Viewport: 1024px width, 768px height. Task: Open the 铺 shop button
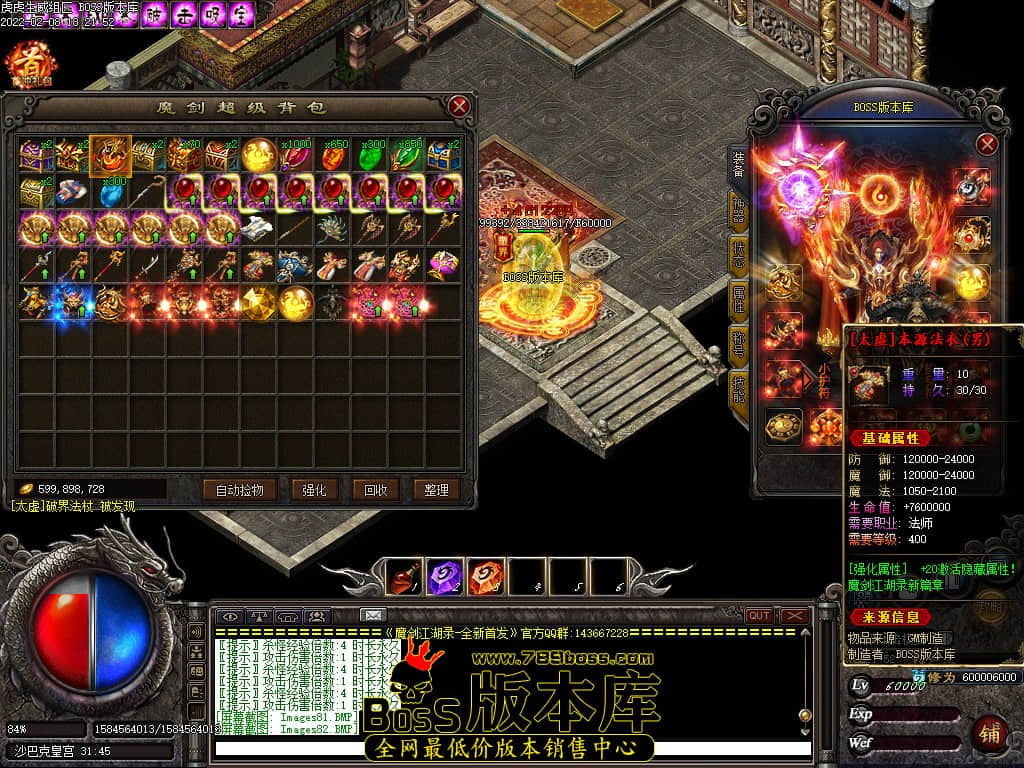988,733
